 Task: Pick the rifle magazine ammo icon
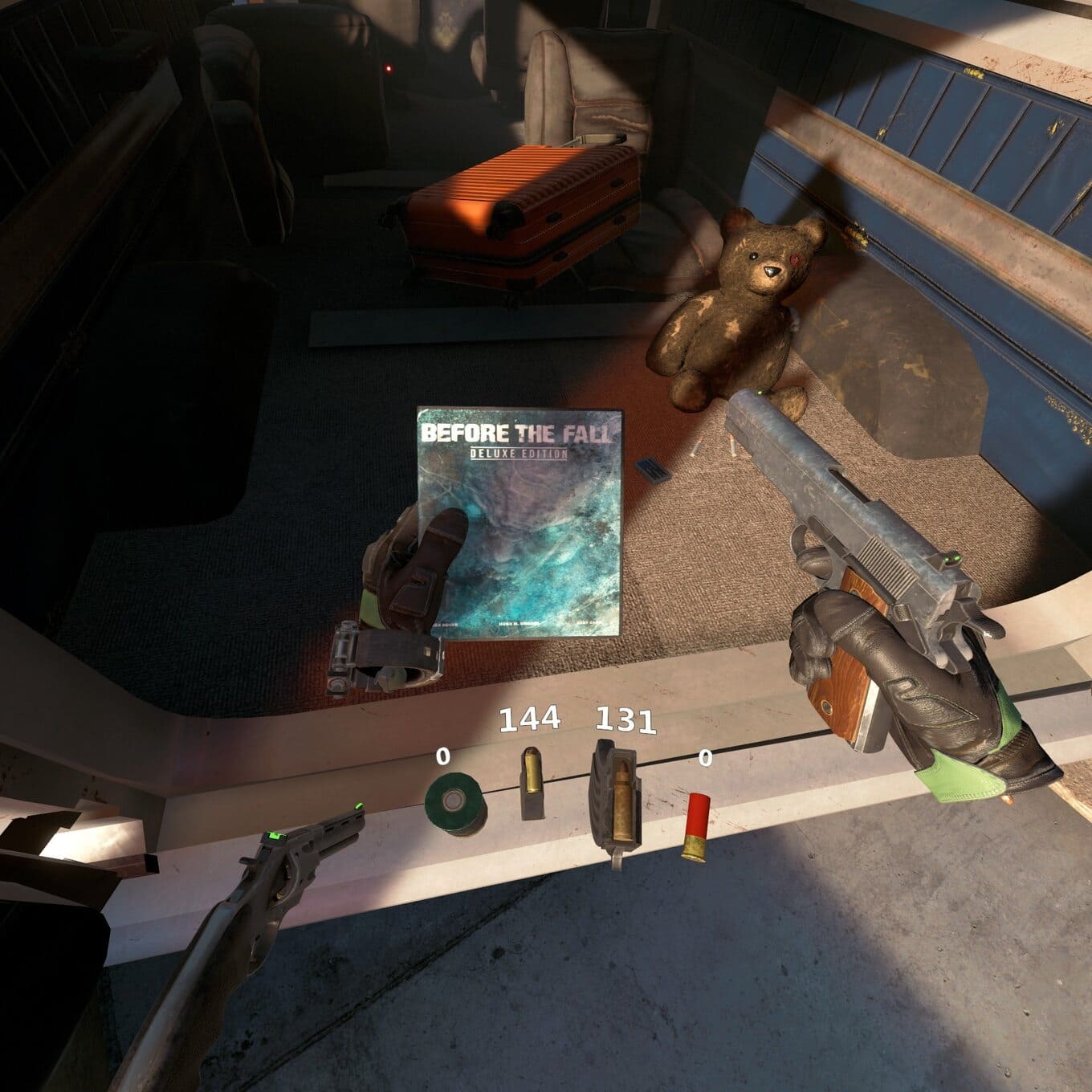[616, 799]
